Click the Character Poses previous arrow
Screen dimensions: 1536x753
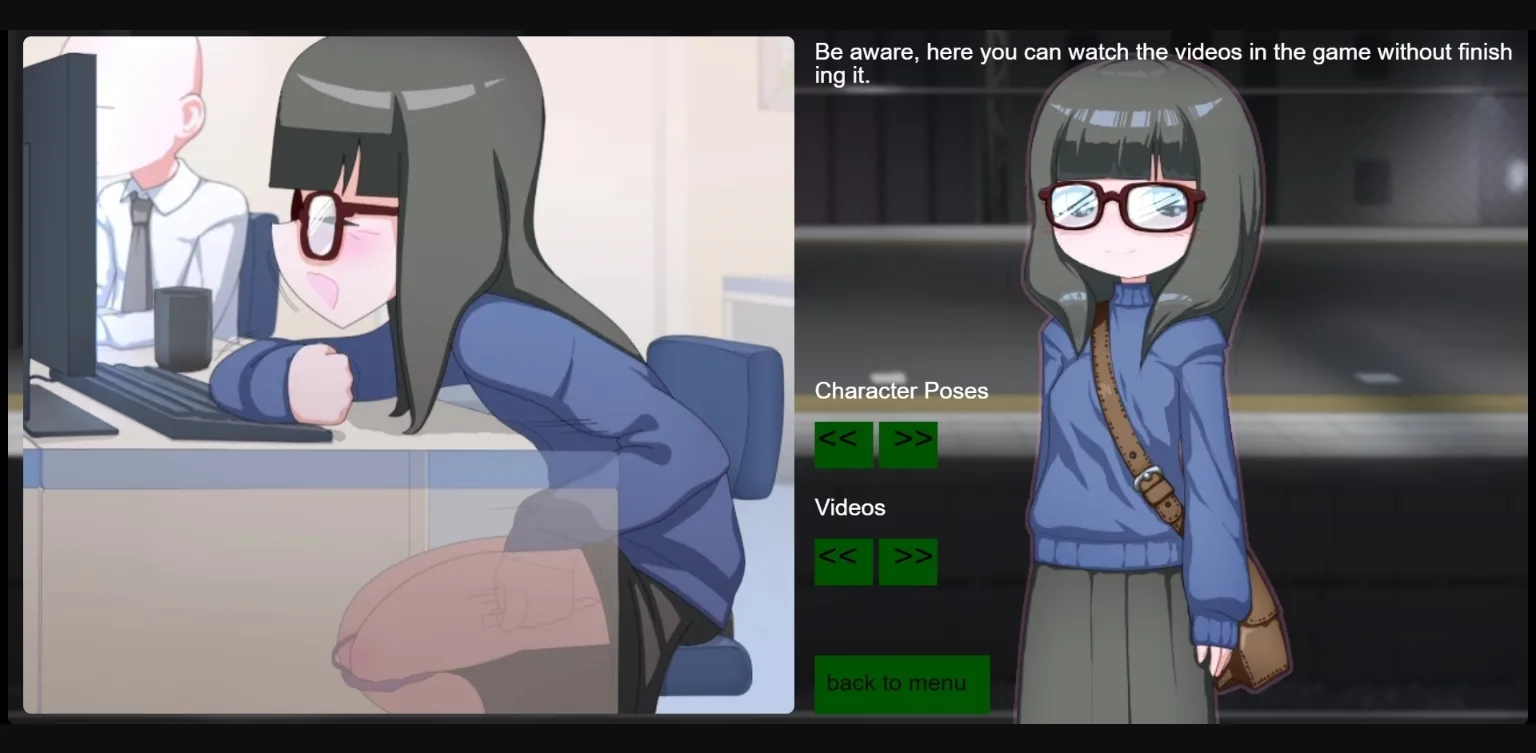pyautogui.click(x=843, y=444)
